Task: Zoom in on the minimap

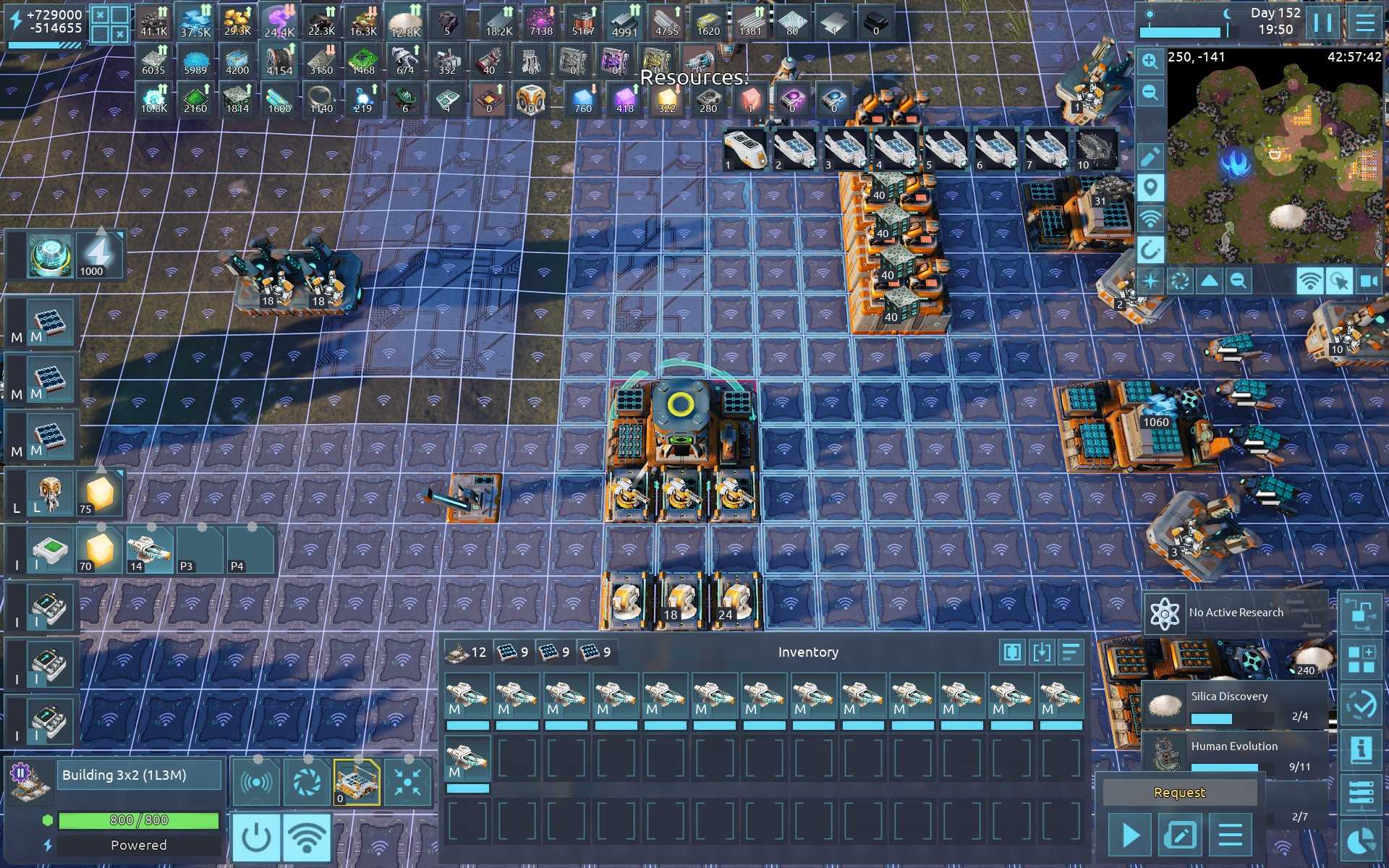Action: click(1150, 62)
